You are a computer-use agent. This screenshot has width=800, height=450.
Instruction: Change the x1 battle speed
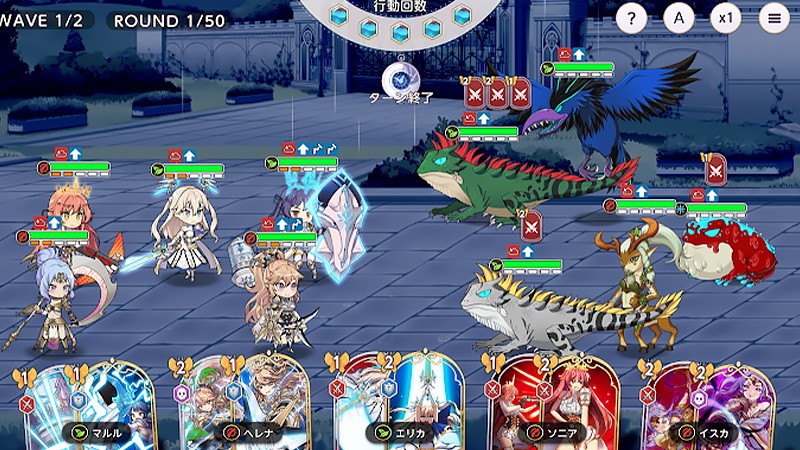(726, 17)
